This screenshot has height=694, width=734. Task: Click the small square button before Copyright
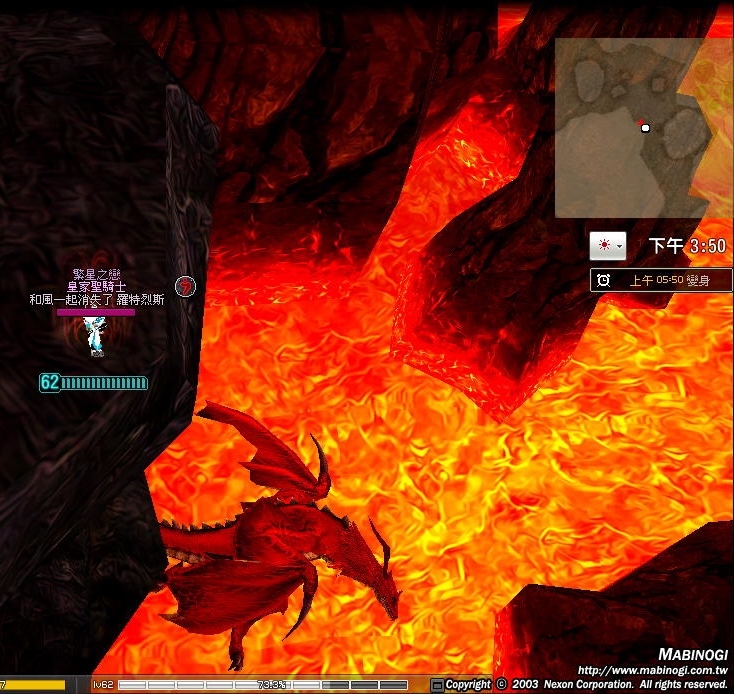[437, 685]
